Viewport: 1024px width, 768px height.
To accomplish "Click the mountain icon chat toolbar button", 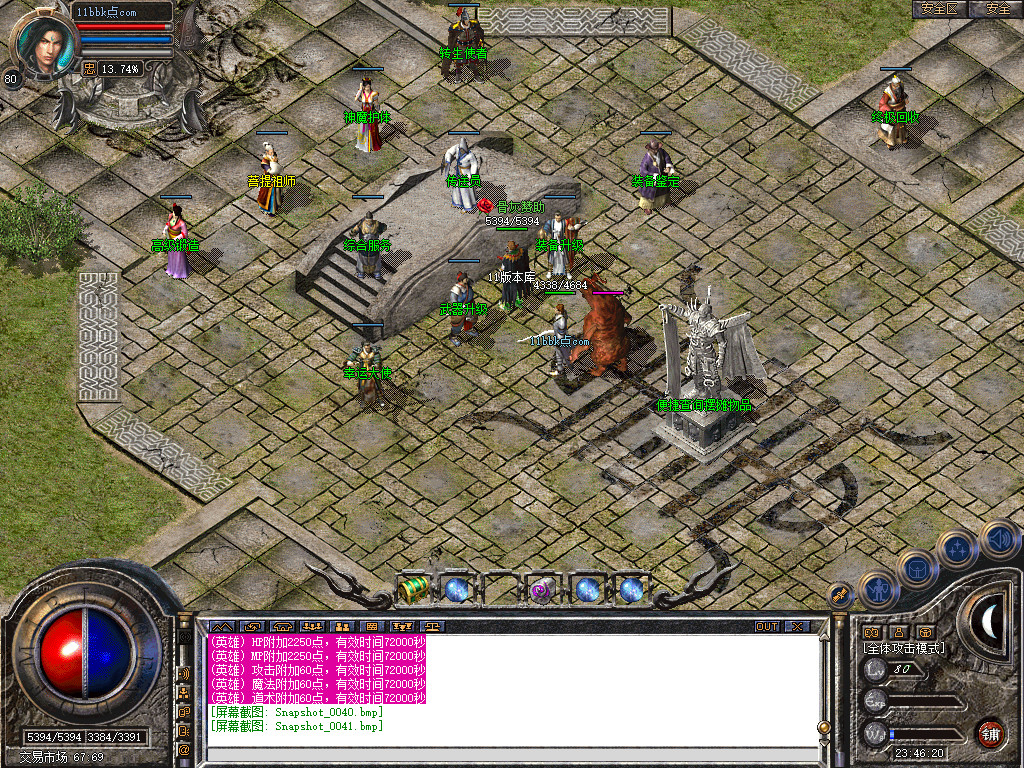I will [219, 627].
